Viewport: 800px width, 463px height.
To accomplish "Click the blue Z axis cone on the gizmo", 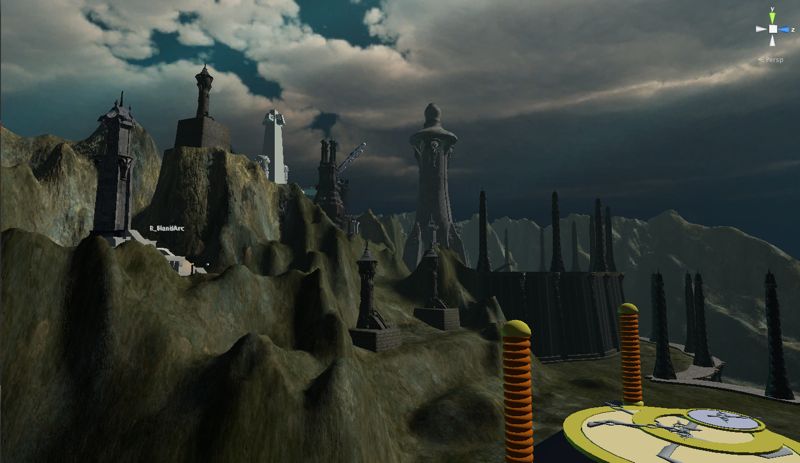I will coord(785,30).
